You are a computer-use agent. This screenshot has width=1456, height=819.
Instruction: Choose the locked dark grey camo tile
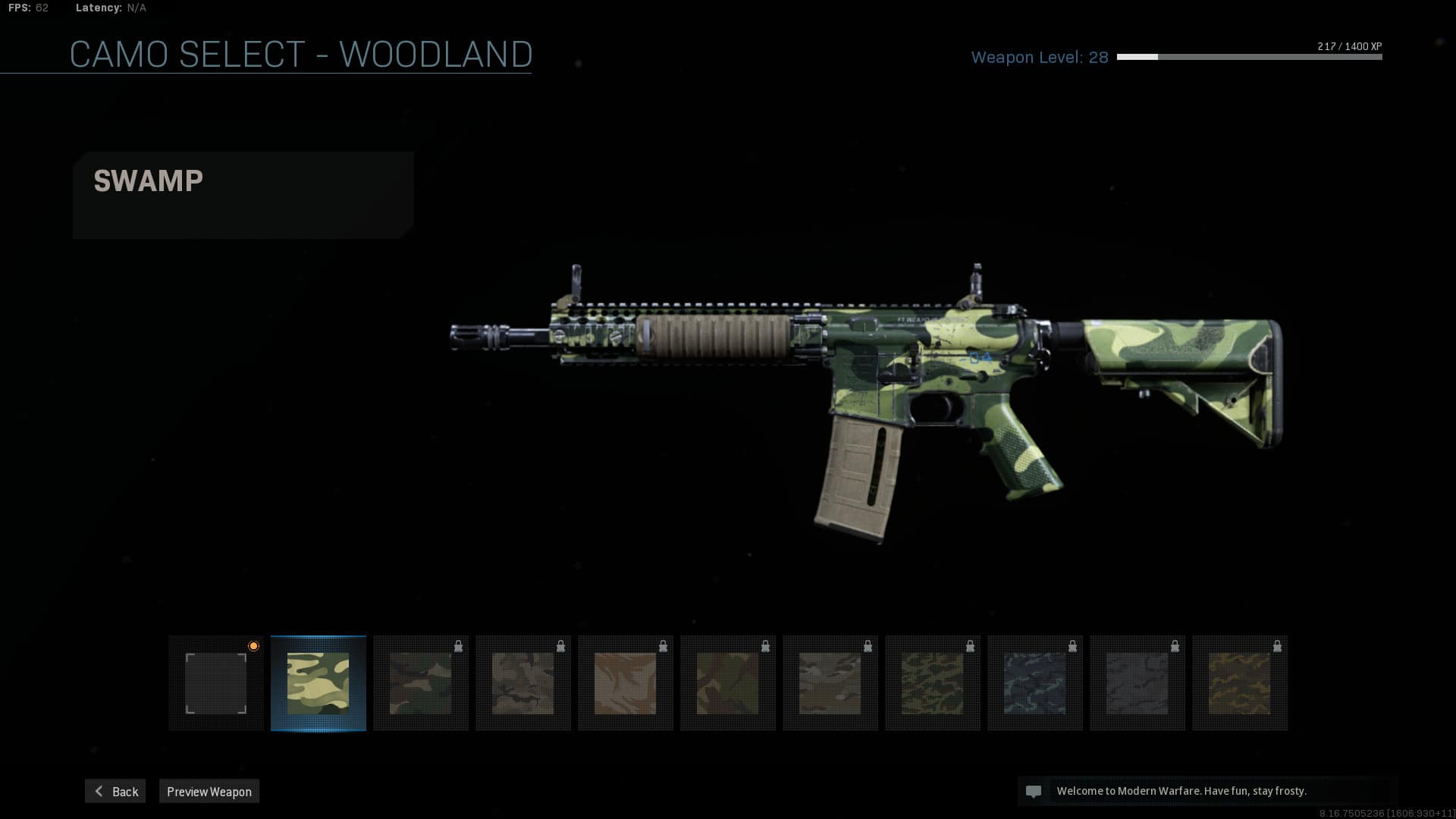(1137, 683)
